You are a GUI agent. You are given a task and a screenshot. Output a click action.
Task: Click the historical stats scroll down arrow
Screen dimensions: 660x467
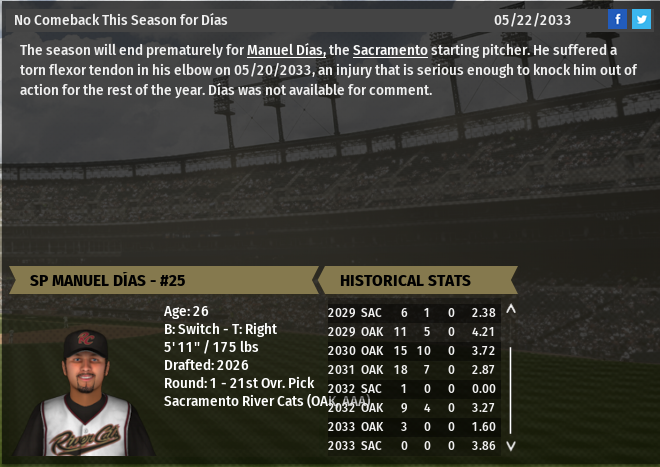(x=511, y=446)
